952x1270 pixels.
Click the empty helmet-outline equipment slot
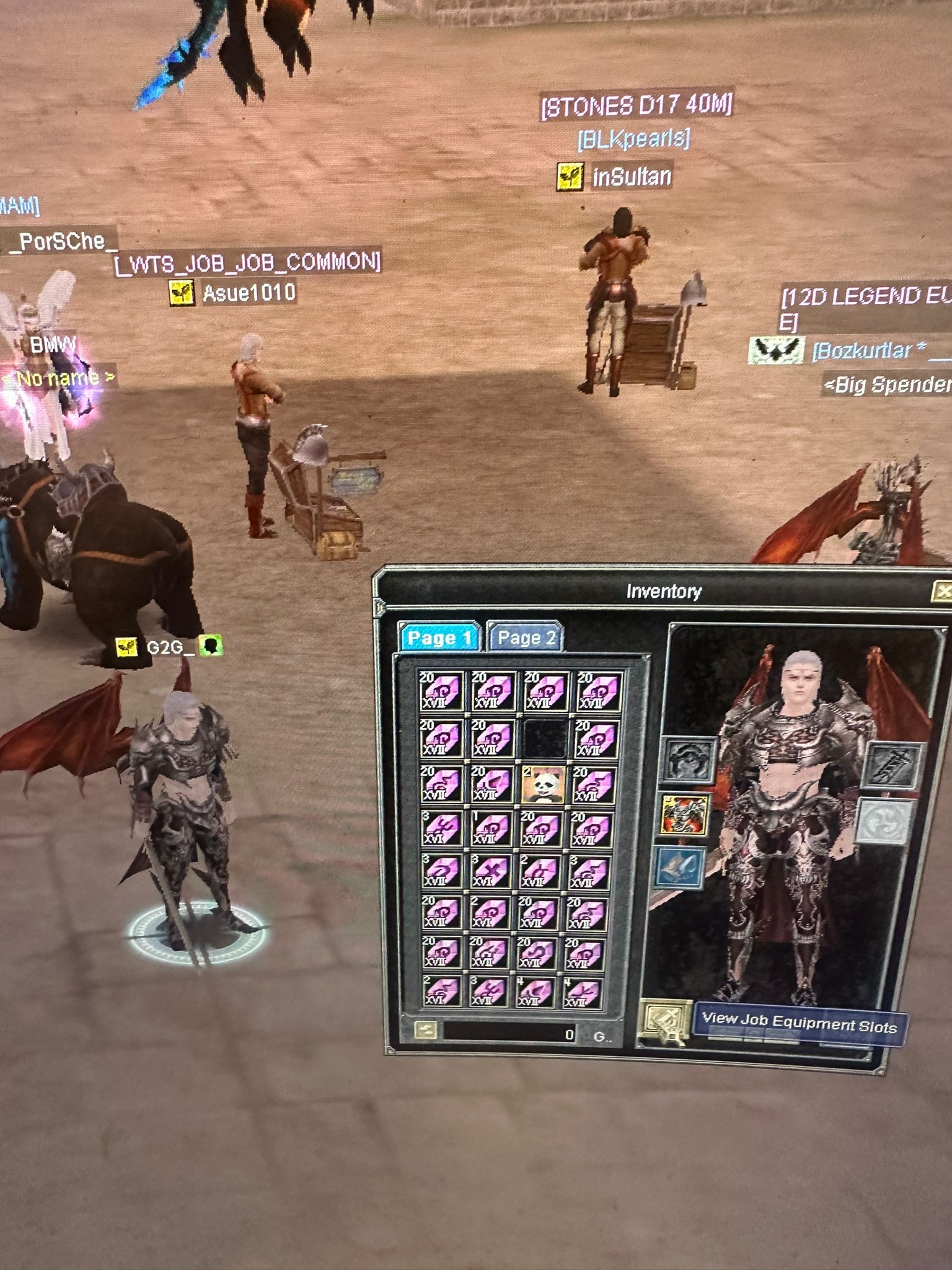point(690,759)
